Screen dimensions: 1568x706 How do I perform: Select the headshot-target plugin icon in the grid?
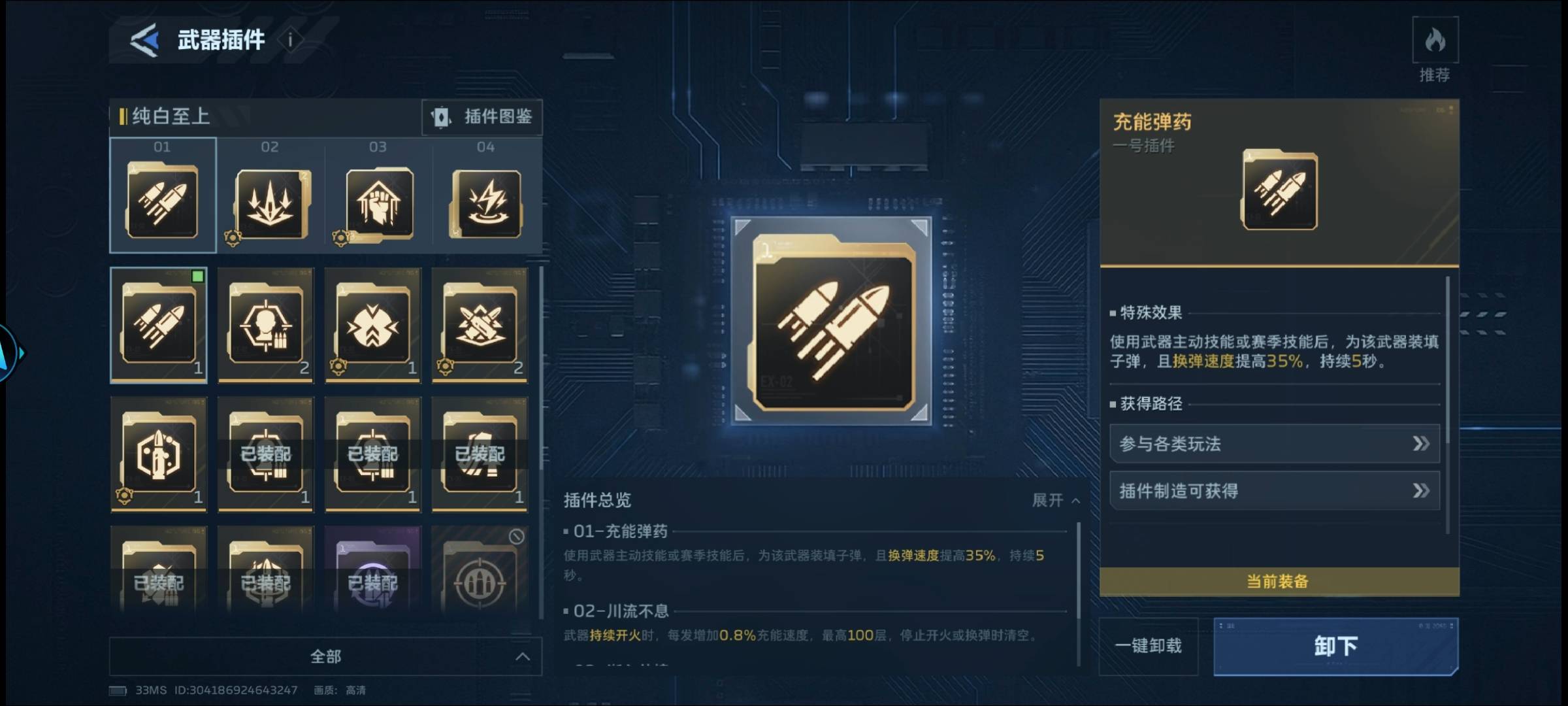tap(265, 324)
